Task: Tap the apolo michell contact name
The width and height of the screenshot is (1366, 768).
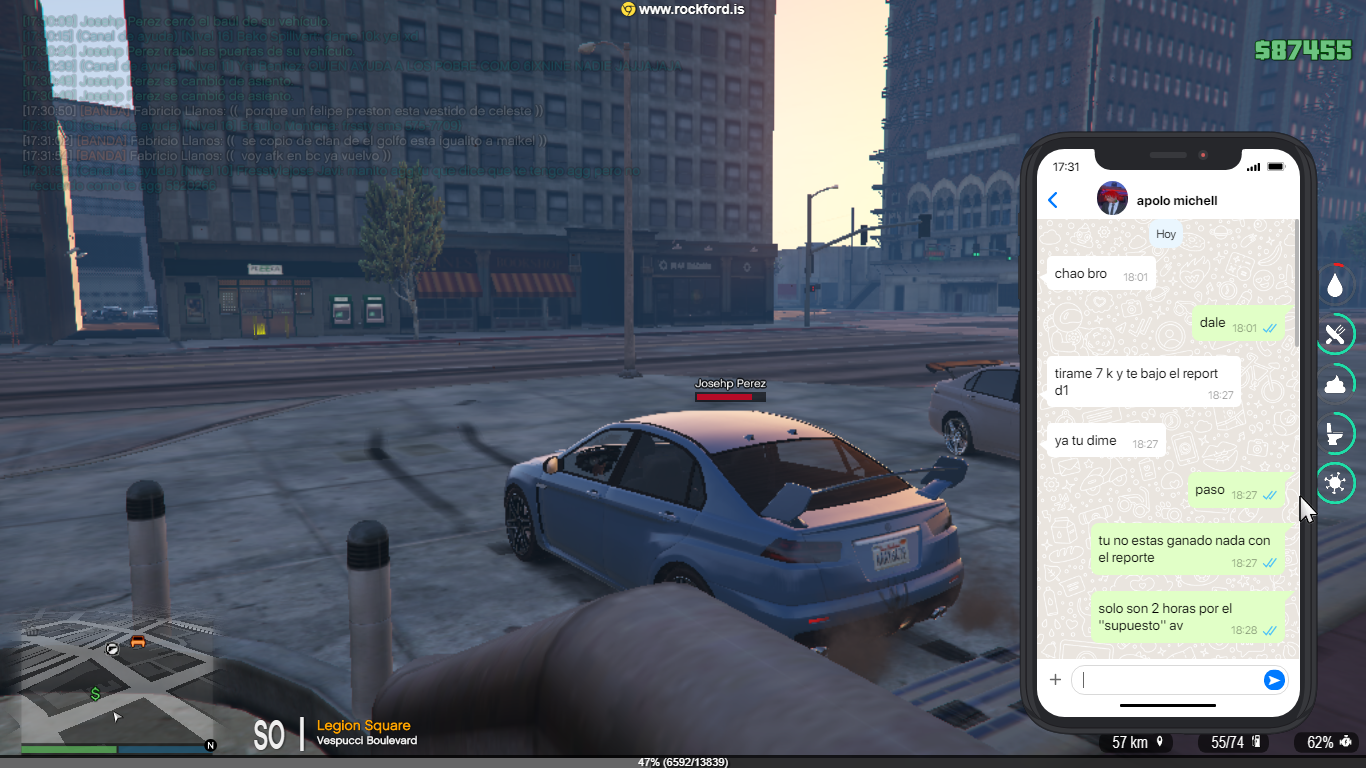Action: click(x=1177, y=200)
